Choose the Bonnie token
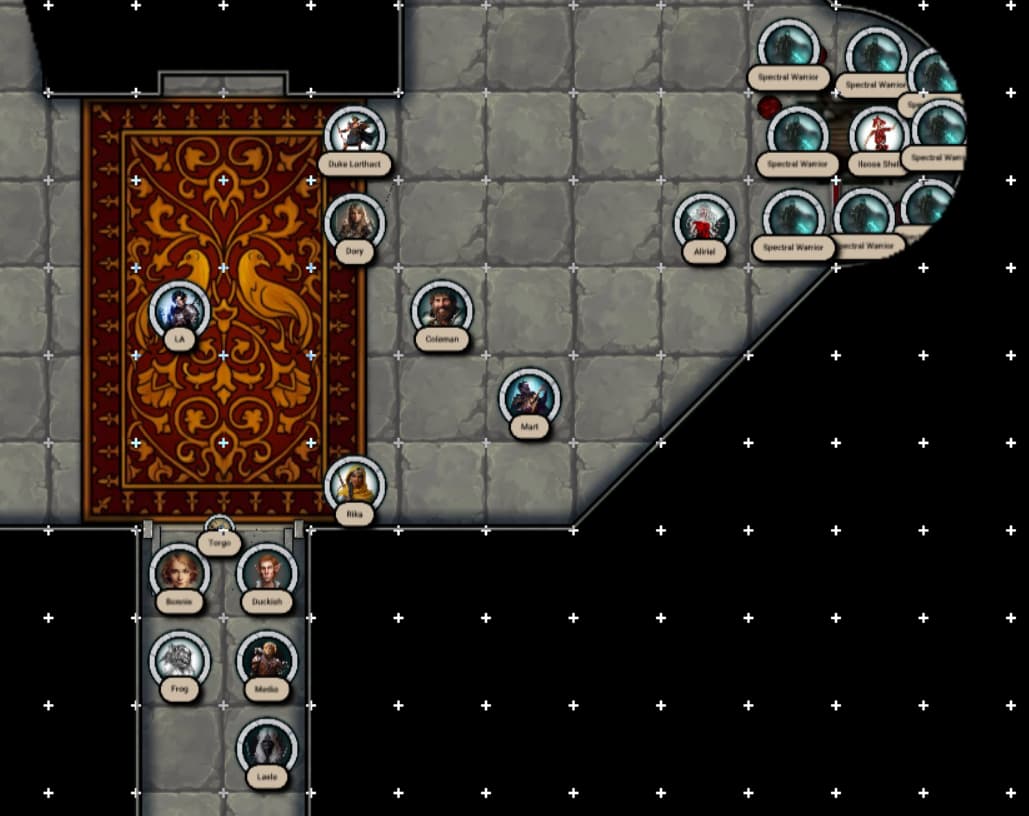The width and height of the screenshot is (1029, 816). pos(179,573)
